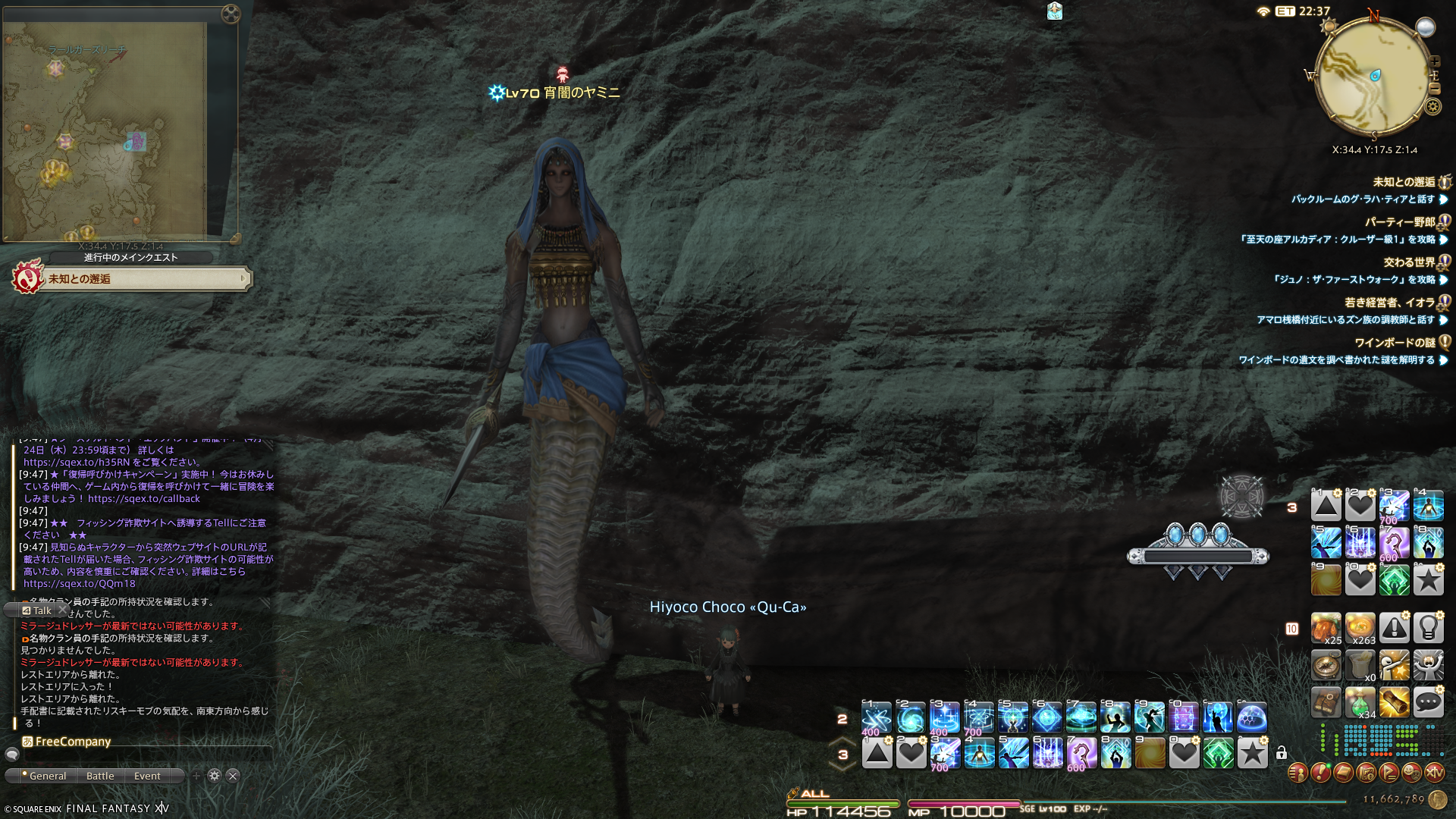Switch to the Battle chat tab
This screenshot has width=1456, height=819.
[x=100, y=776]
